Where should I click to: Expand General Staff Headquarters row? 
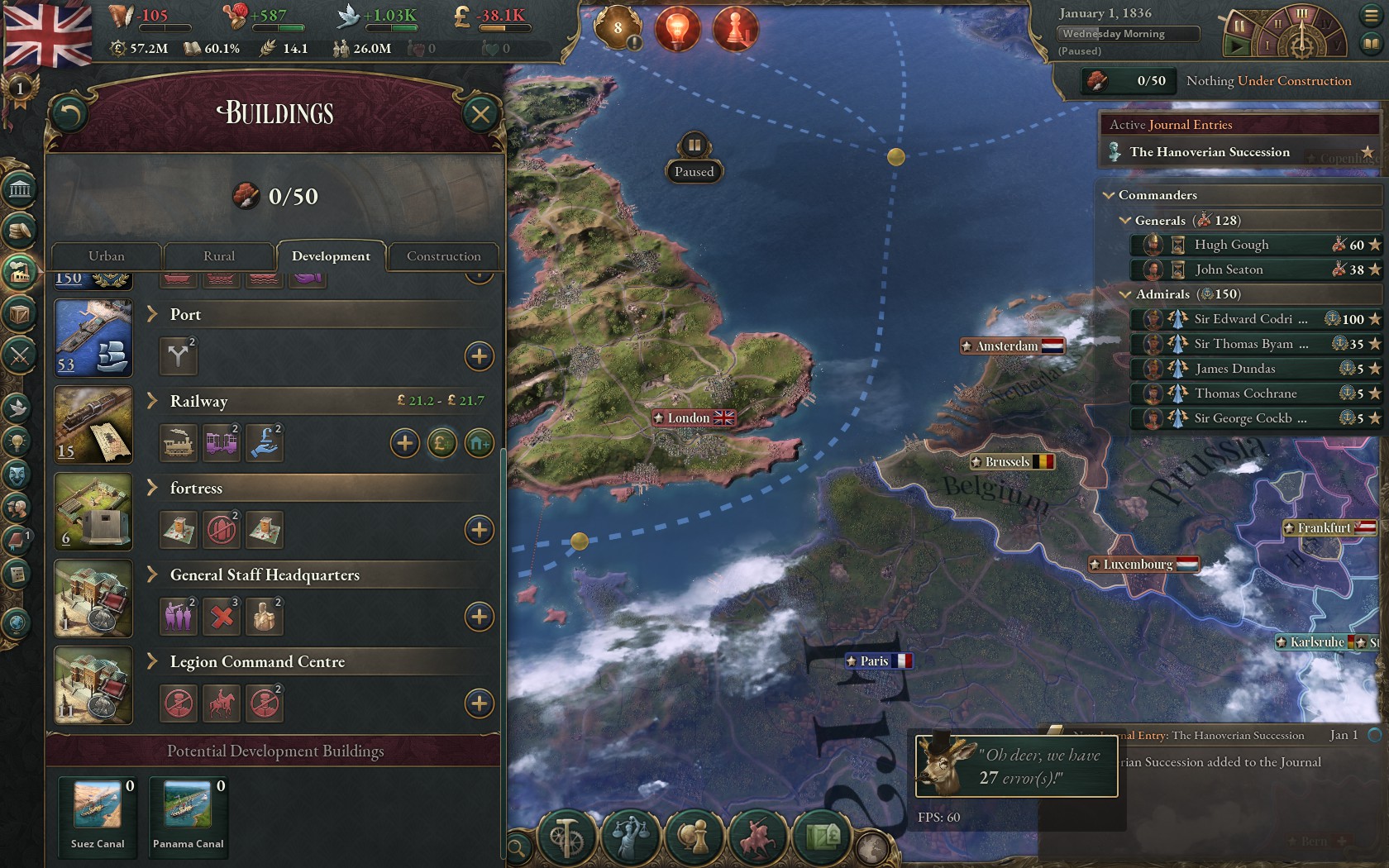153,575
